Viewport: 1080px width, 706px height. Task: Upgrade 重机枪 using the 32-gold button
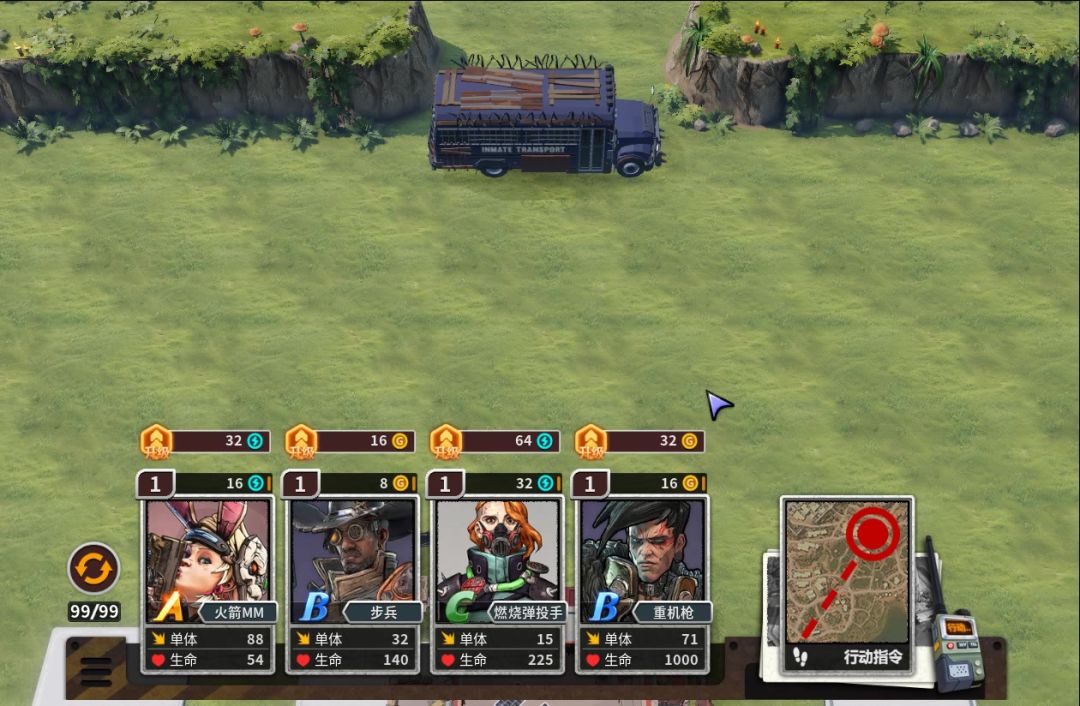641,441
